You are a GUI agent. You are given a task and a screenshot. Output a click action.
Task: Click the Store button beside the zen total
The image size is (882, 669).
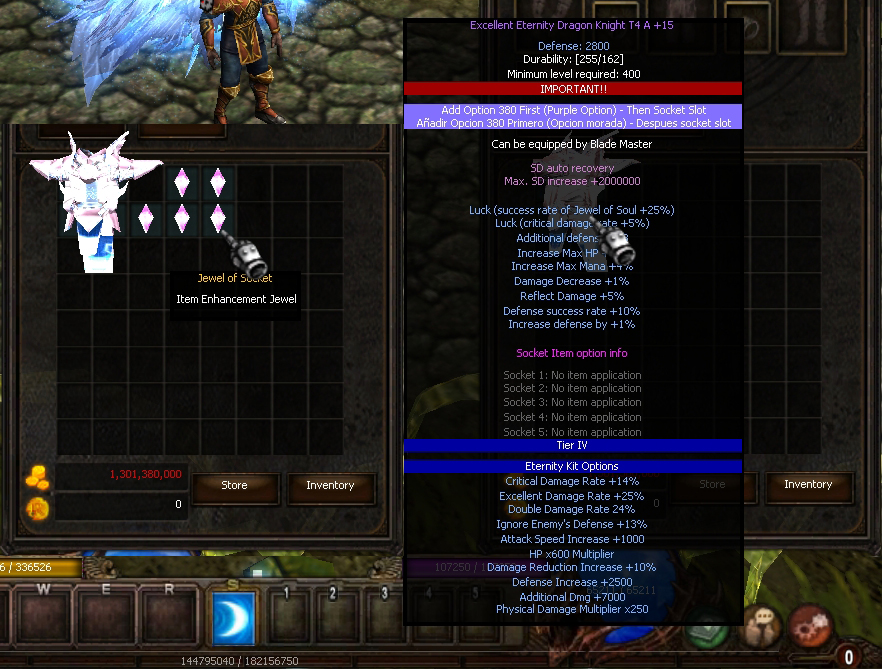(x=234, y=486)
